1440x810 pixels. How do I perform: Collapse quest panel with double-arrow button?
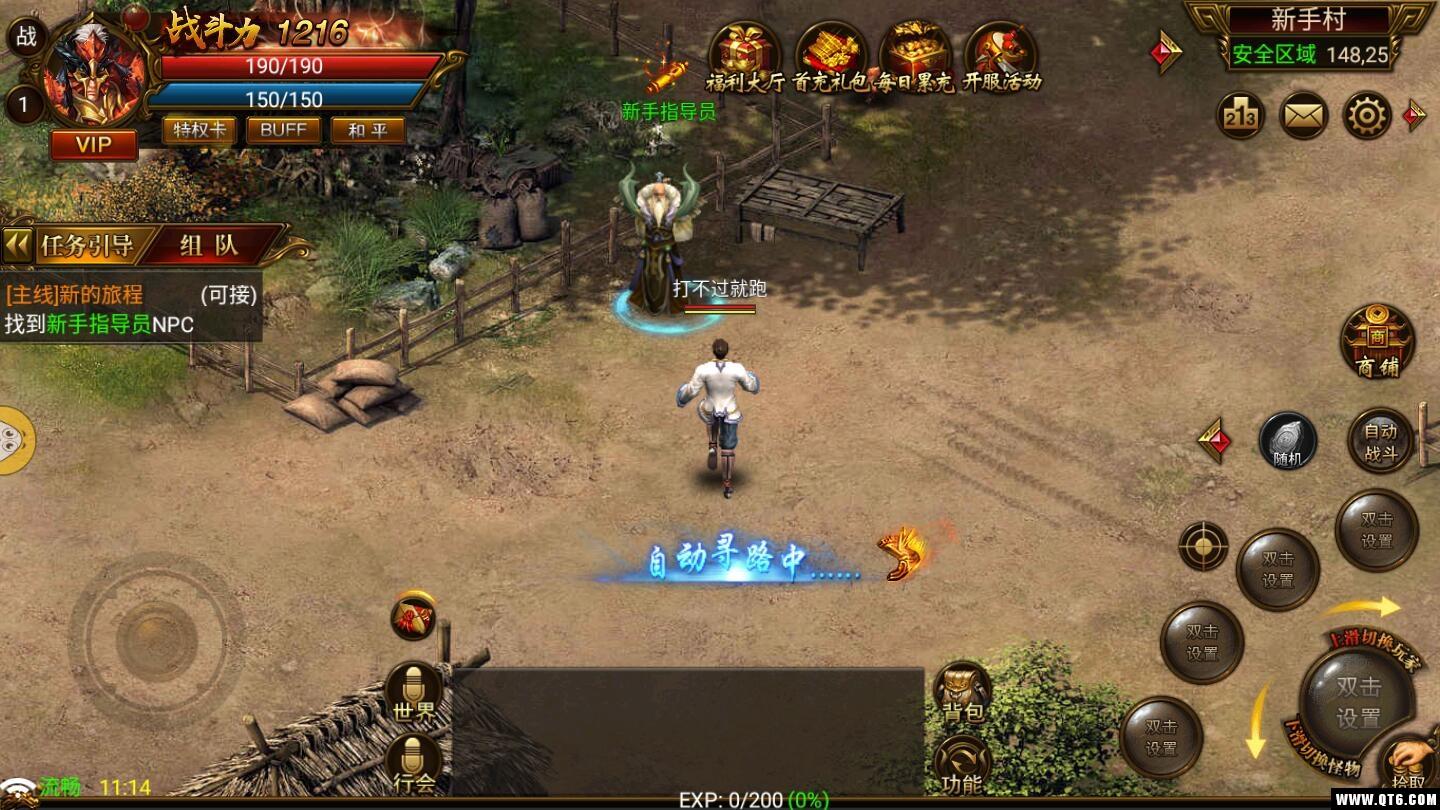pos(17,243)
